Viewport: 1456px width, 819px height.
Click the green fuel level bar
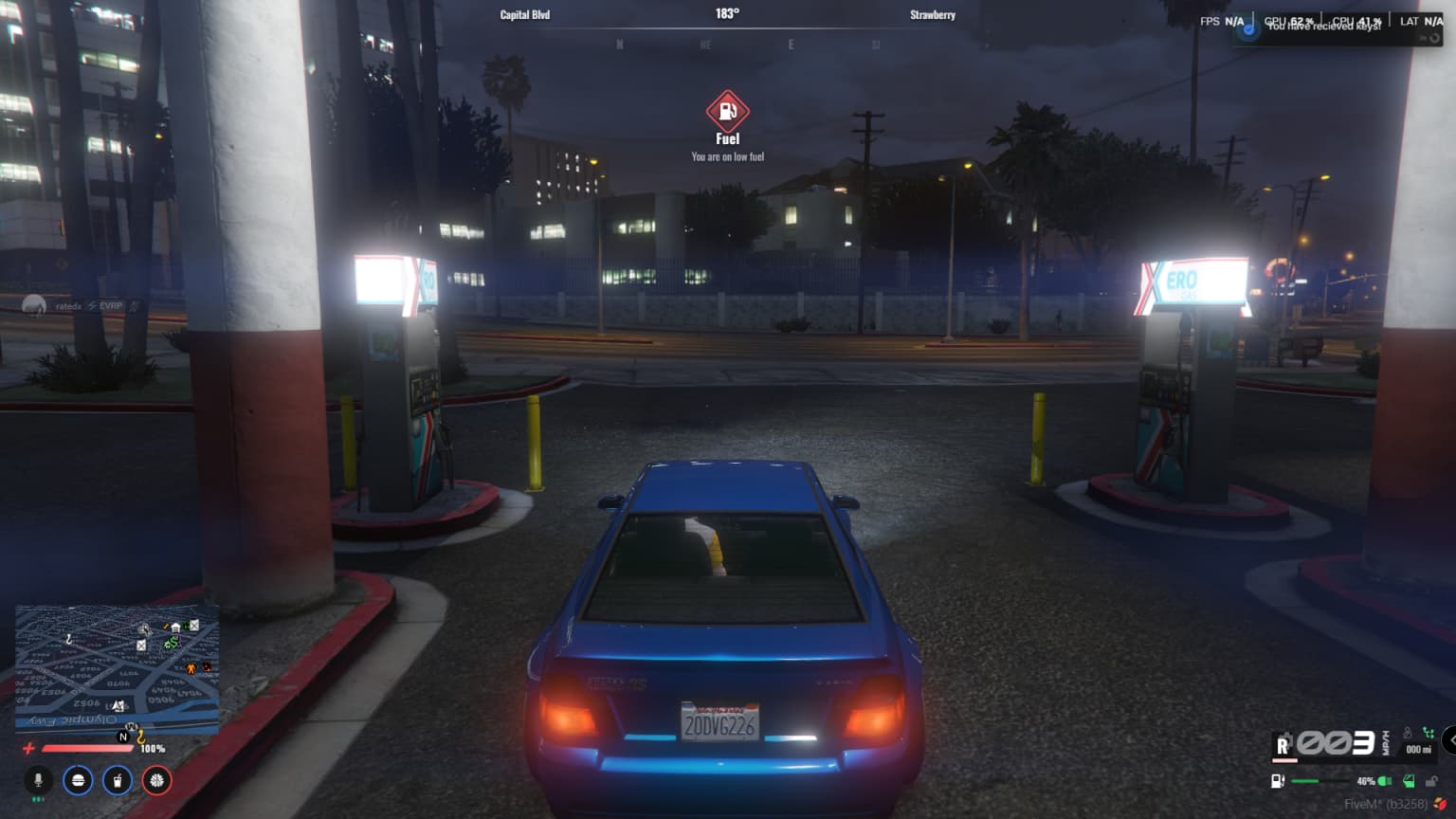click(x=1305, y=780)
